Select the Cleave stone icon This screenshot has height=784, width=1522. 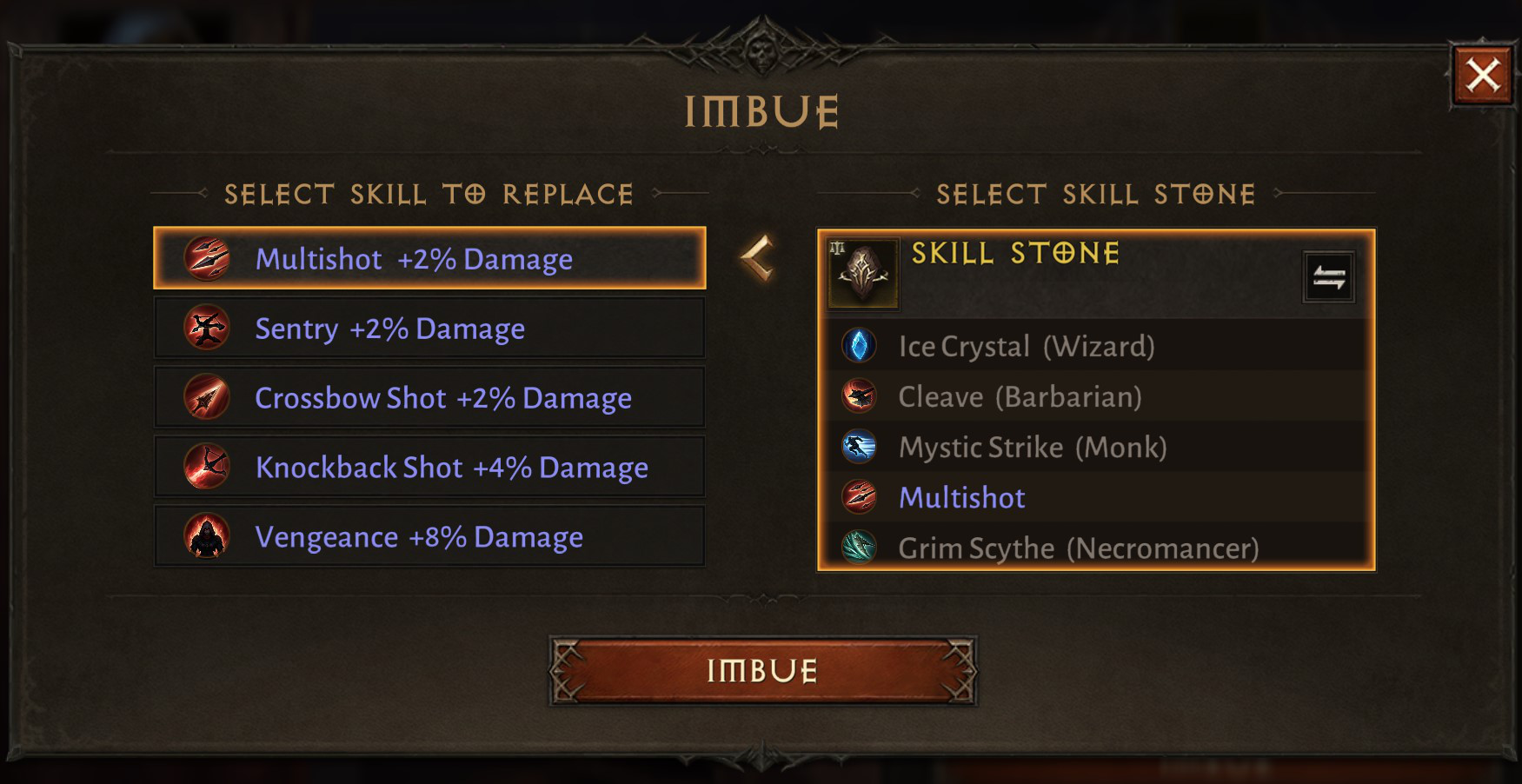861,396
